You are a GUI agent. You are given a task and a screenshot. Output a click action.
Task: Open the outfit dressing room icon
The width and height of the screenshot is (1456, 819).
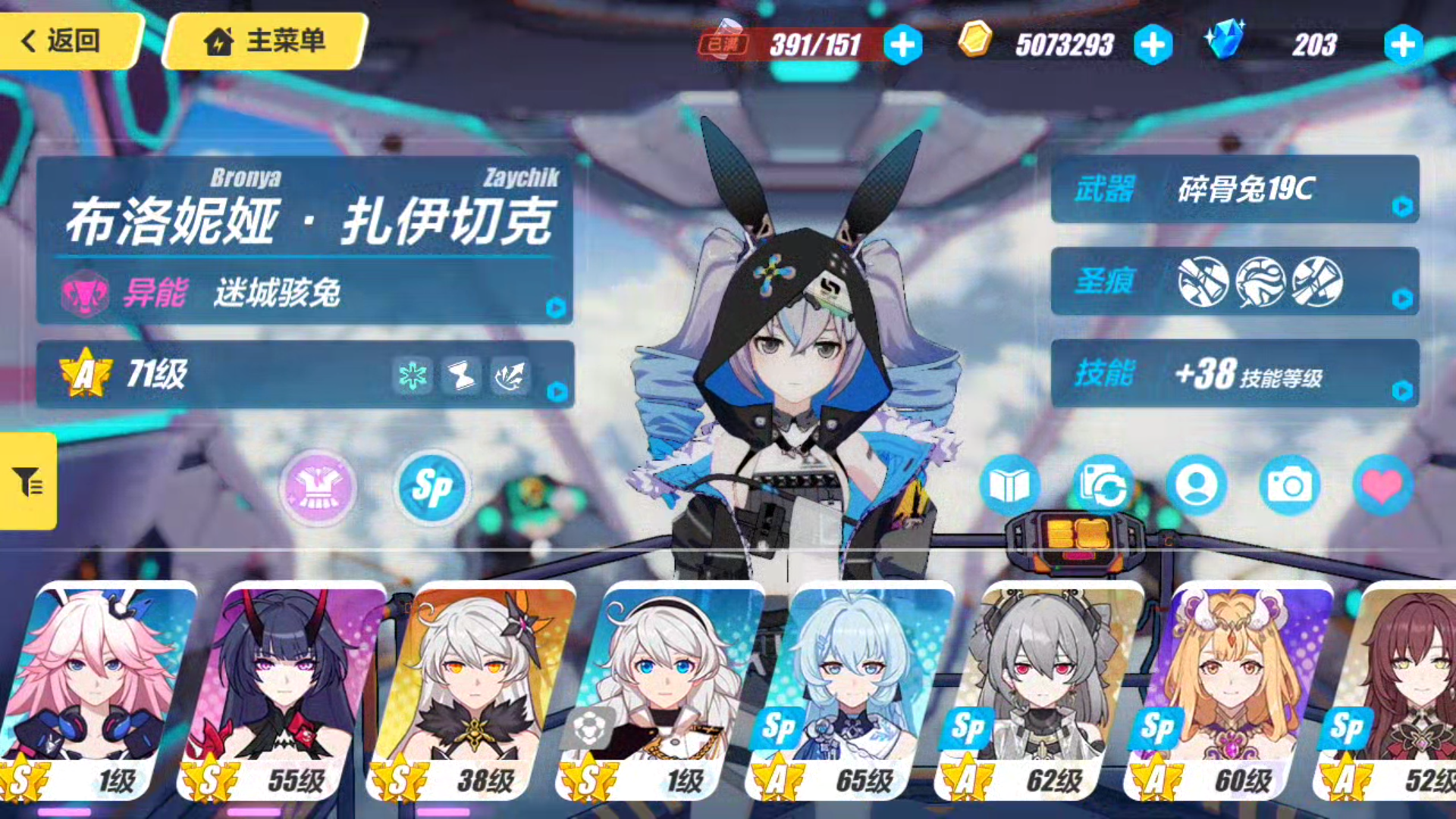pos(318,489)
